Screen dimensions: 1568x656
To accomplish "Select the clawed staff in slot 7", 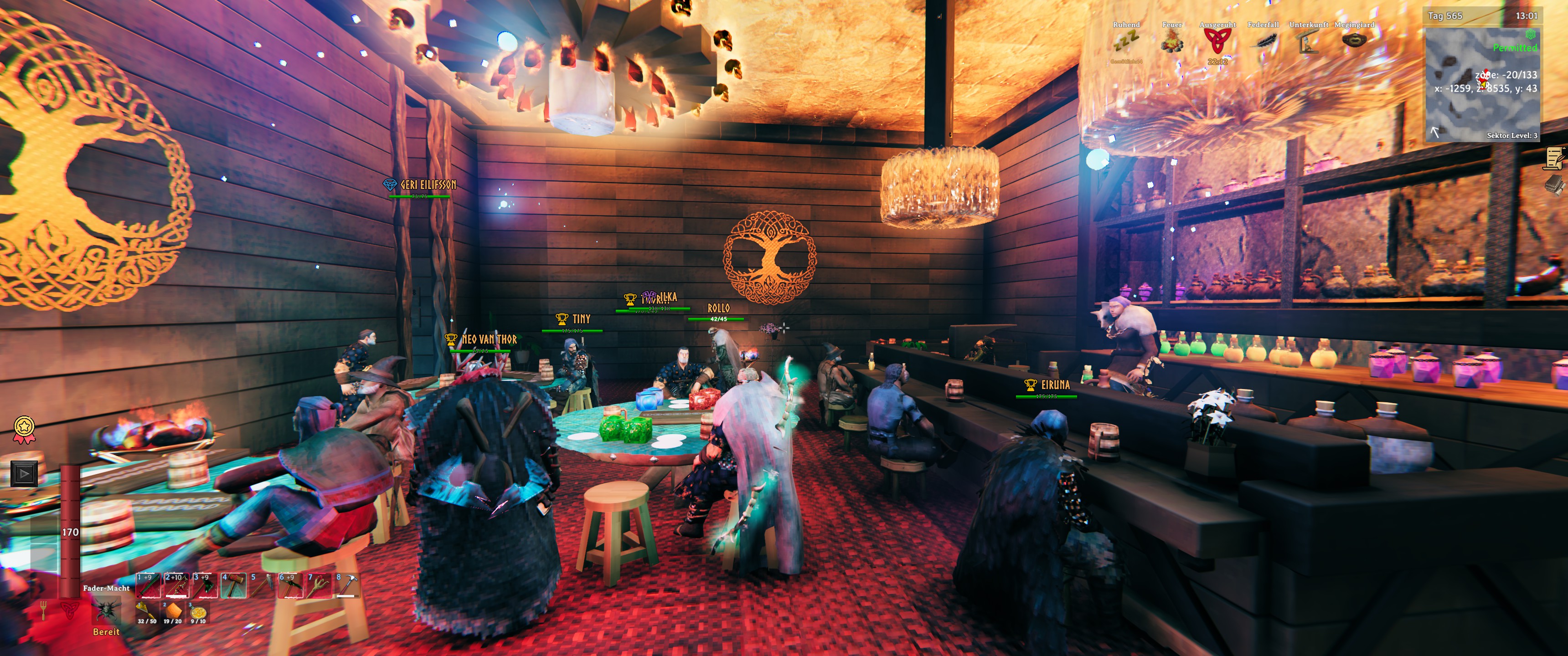I will (319, 585).
